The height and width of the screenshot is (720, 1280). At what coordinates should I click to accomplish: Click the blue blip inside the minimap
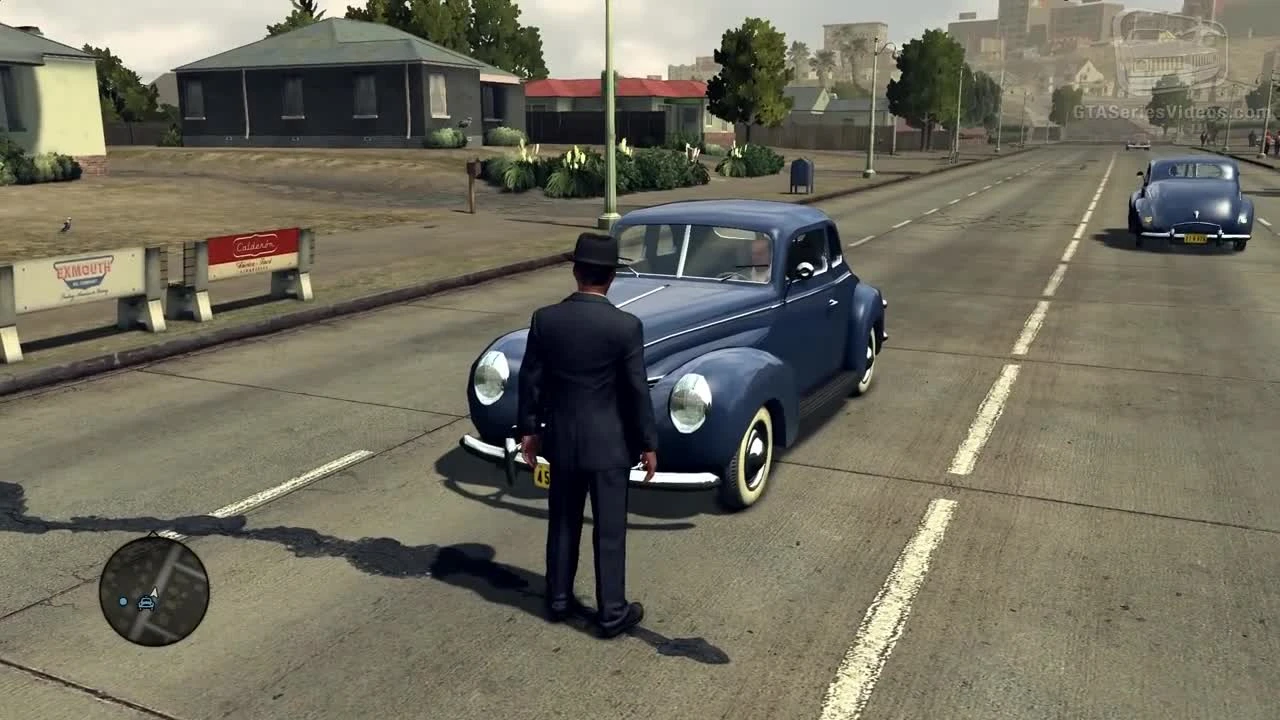123,602
